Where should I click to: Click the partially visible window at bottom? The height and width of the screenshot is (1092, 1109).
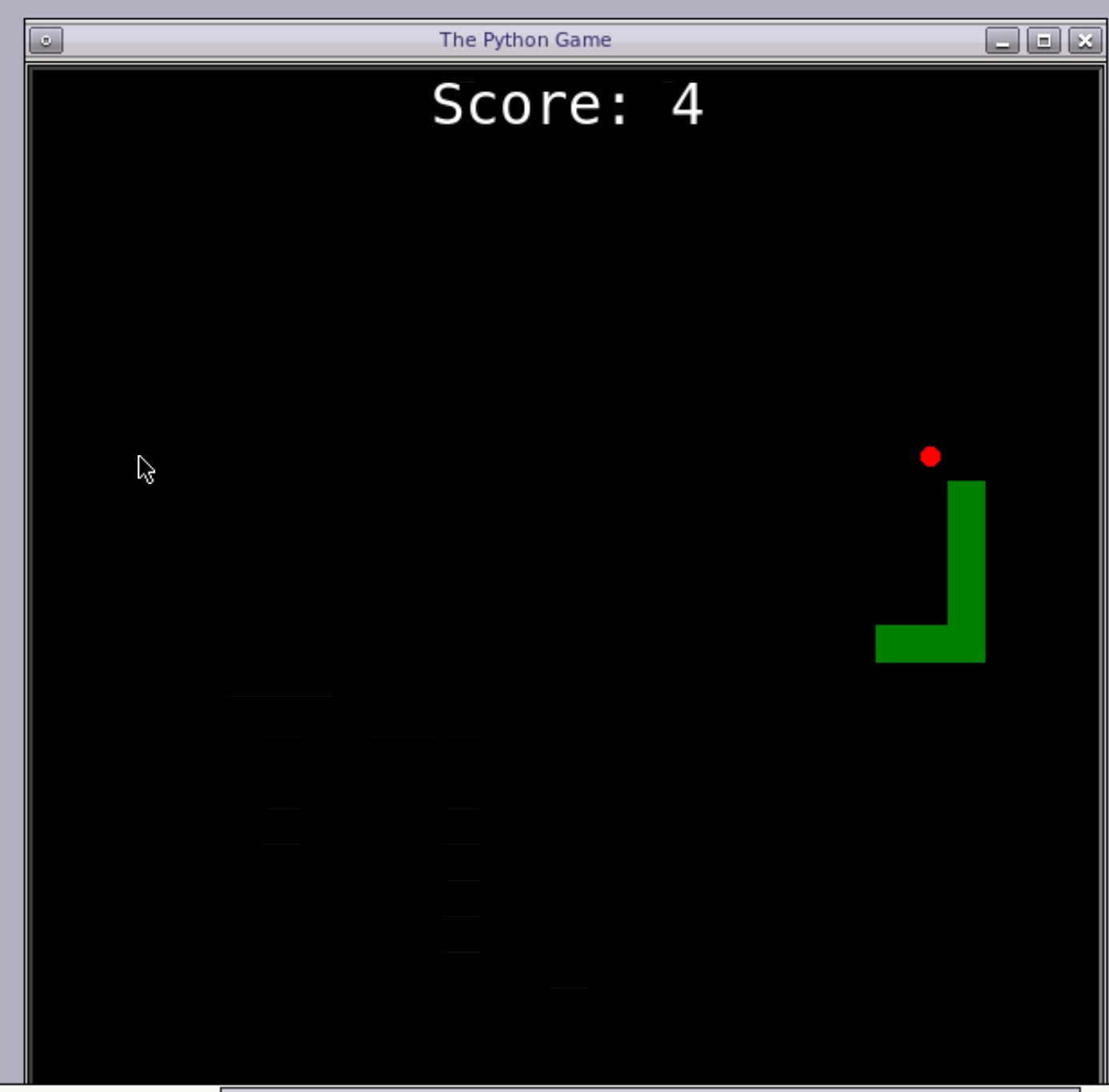point(640,1088)
